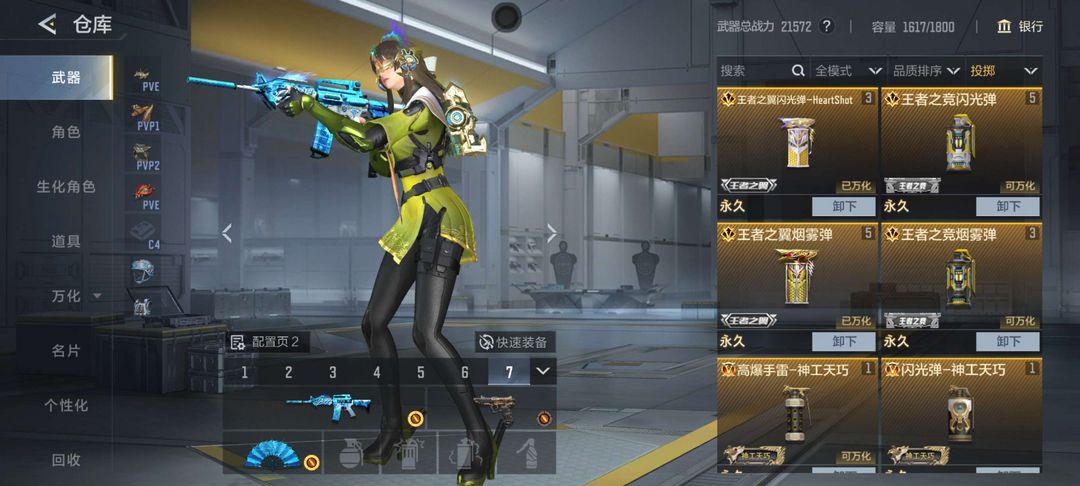Open the 回收 section

pyautogui.click(x=66, y=460)
